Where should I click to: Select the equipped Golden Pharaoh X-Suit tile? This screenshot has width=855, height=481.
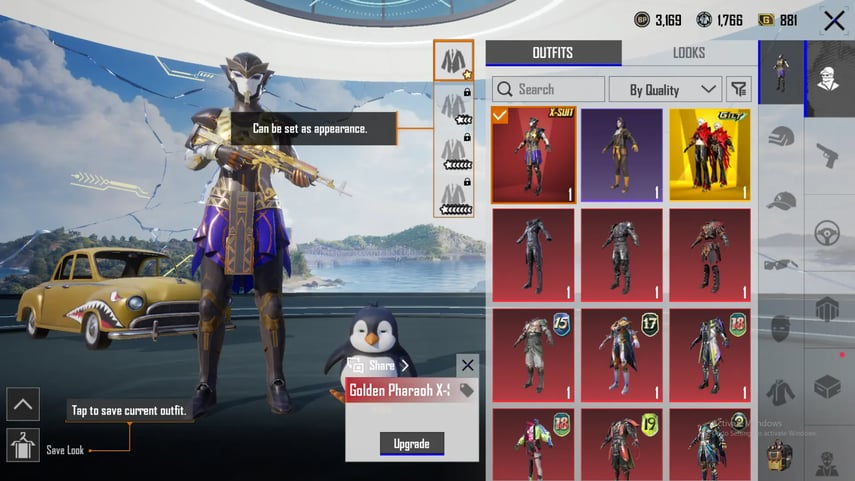[x=533, y=156]
